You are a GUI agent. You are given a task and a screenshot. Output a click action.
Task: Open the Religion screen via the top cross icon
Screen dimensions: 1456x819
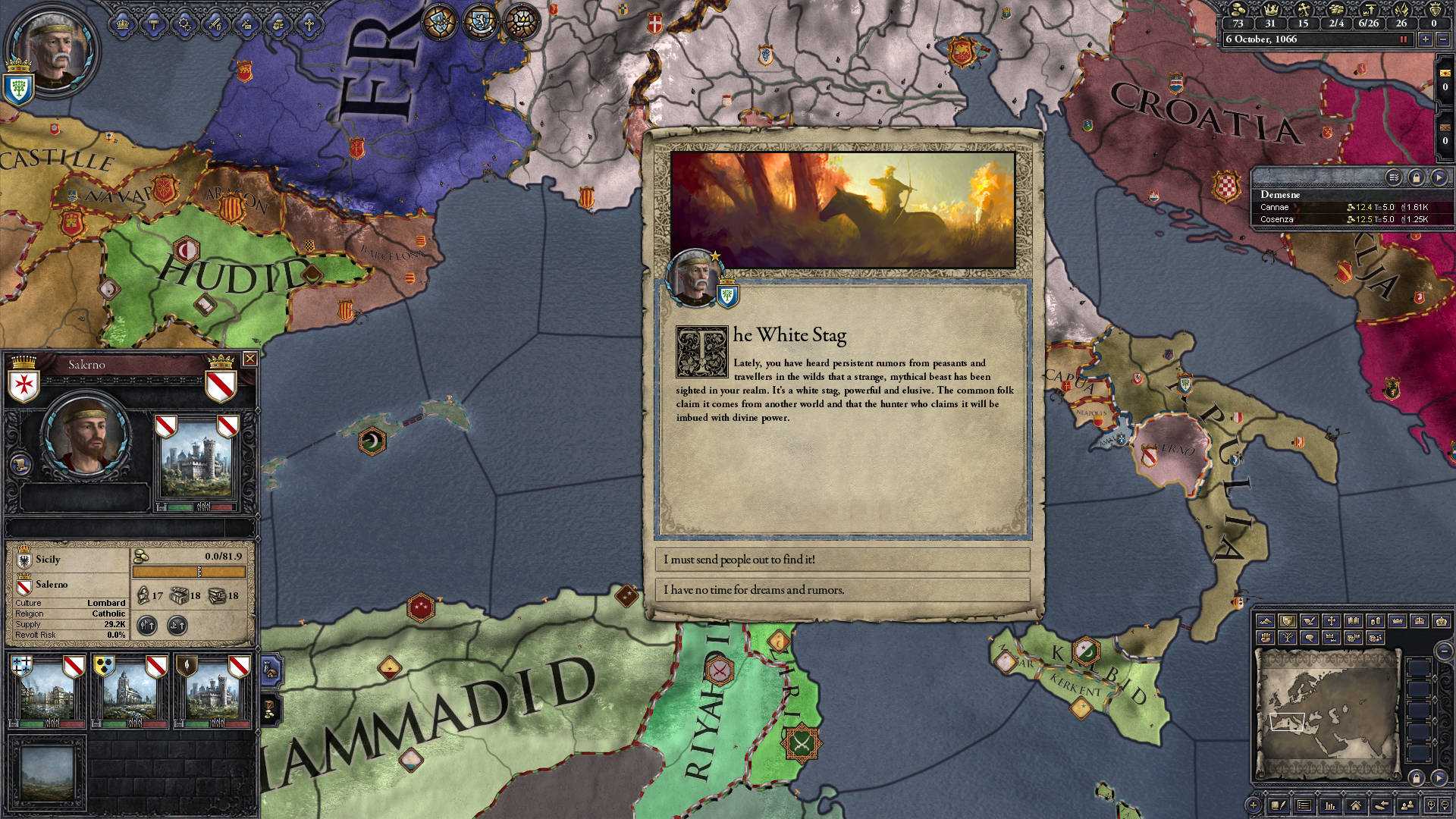[x=309, y=25]
